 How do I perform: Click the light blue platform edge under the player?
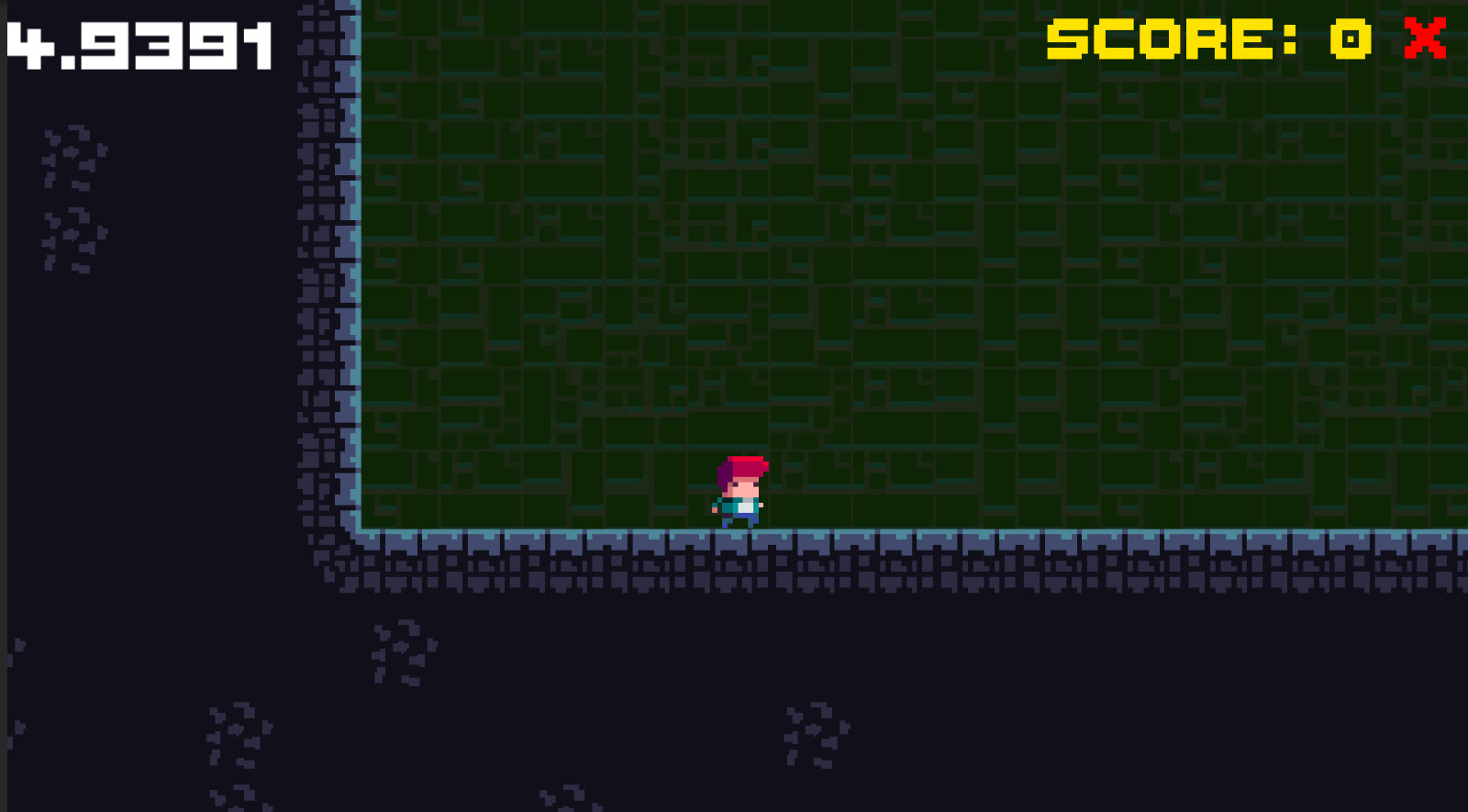pos(740,532)
